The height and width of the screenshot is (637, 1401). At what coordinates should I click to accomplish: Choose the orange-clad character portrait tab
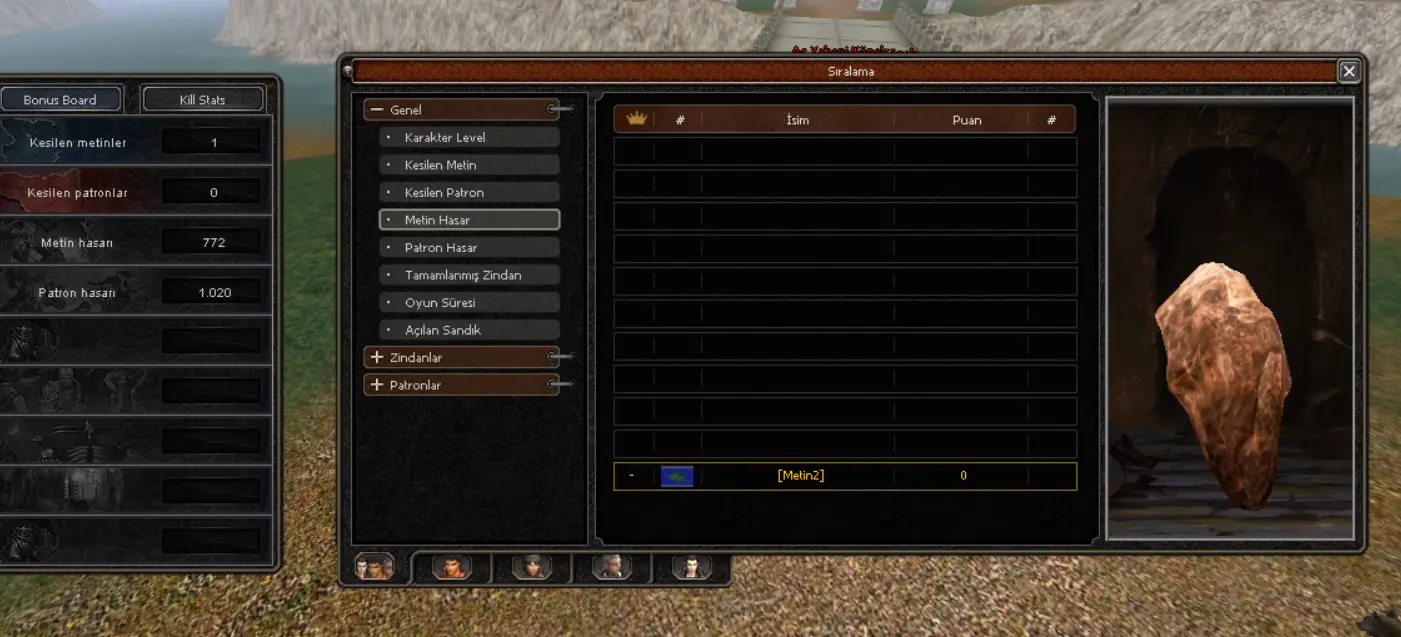click(451, 568)
